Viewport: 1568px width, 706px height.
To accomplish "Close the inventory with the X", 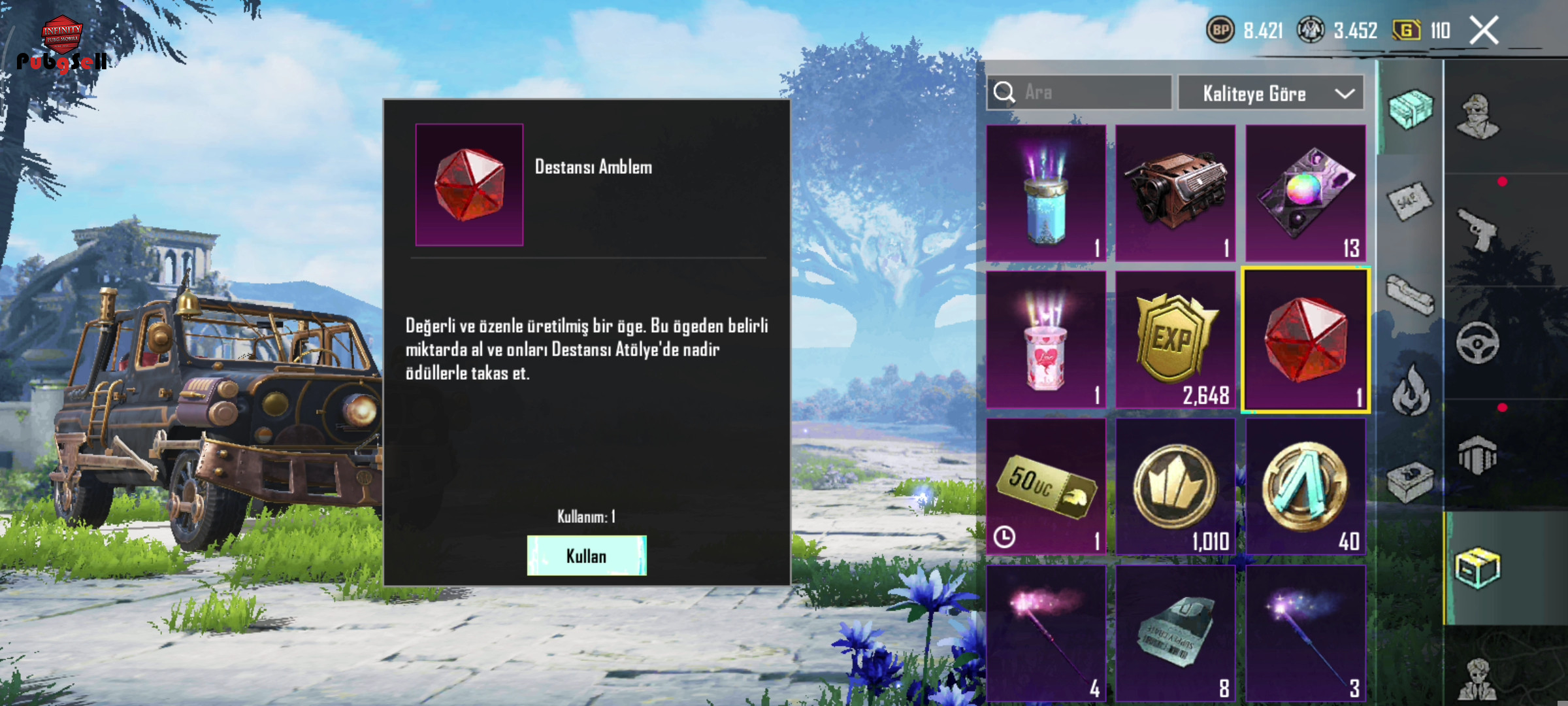I will coord(1484,31).
